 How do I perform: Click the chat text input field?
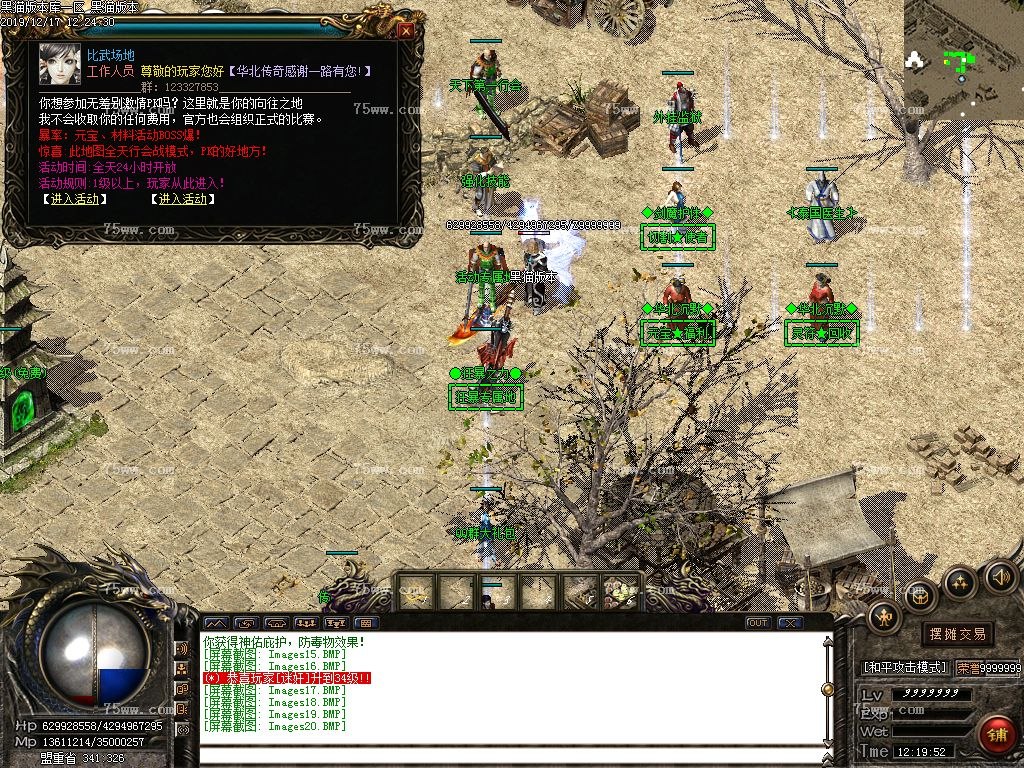(510, 755)
